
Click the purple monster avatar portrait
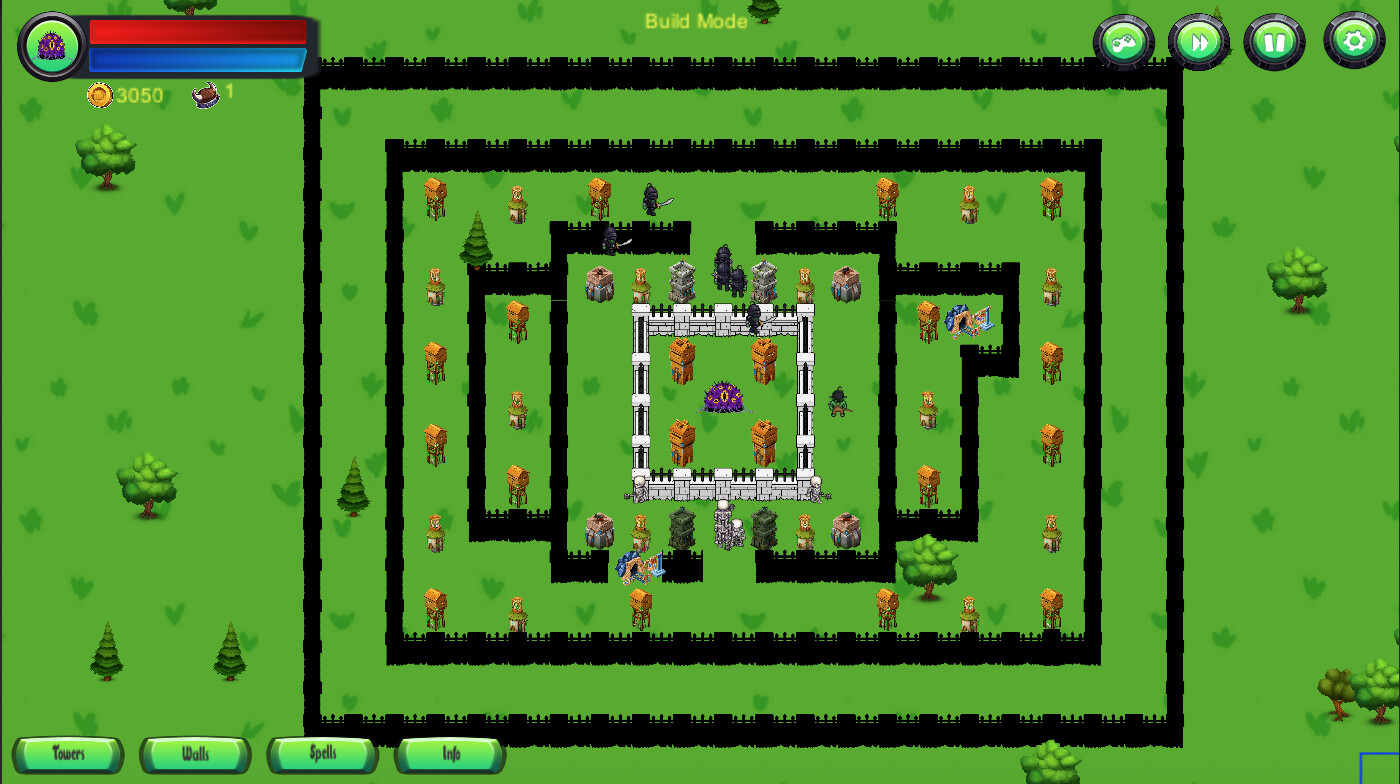[50, 45]
